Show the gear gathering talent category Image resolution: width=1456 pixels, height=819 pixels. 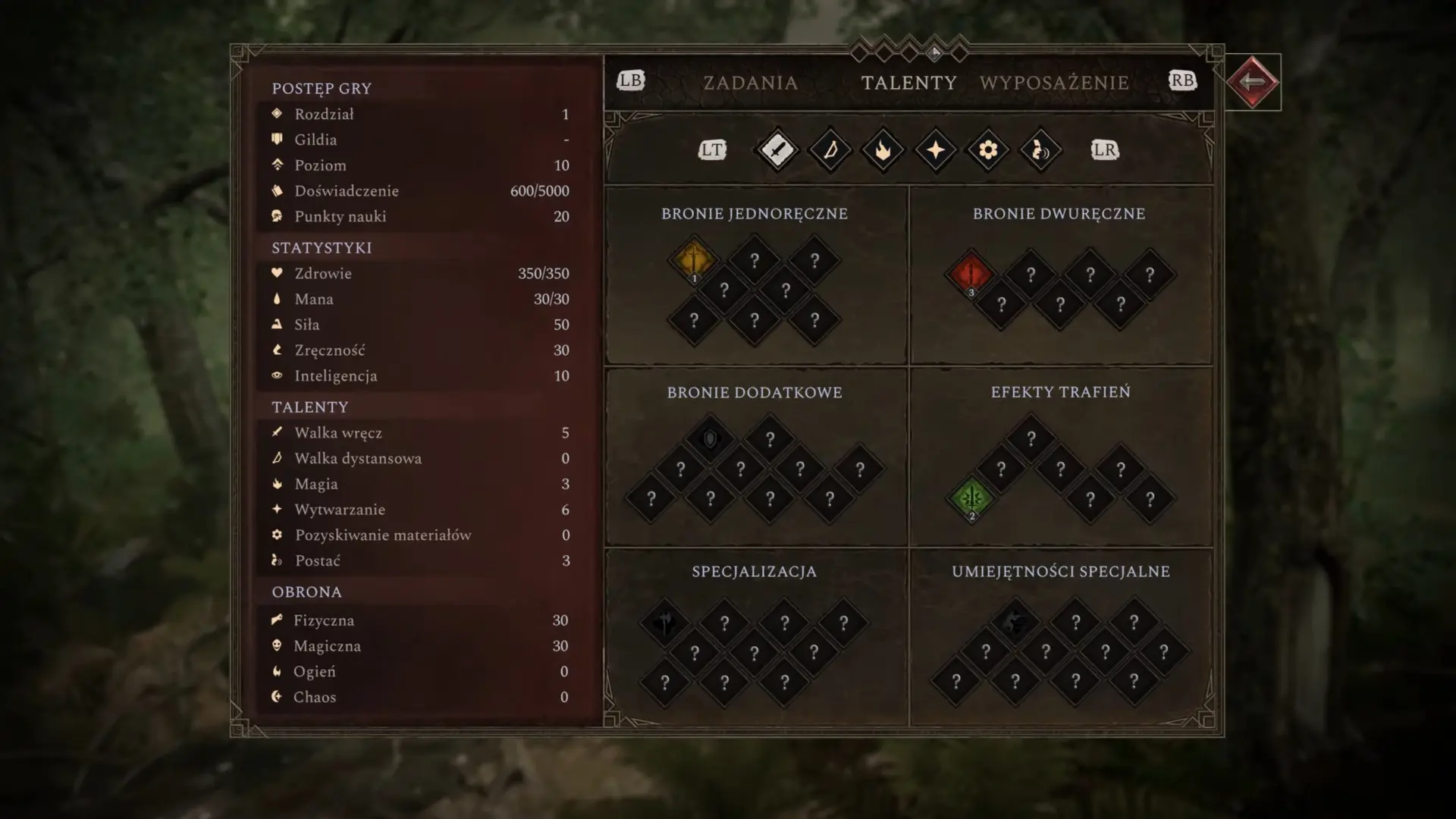pyautogui.click(x=988, y=150)
